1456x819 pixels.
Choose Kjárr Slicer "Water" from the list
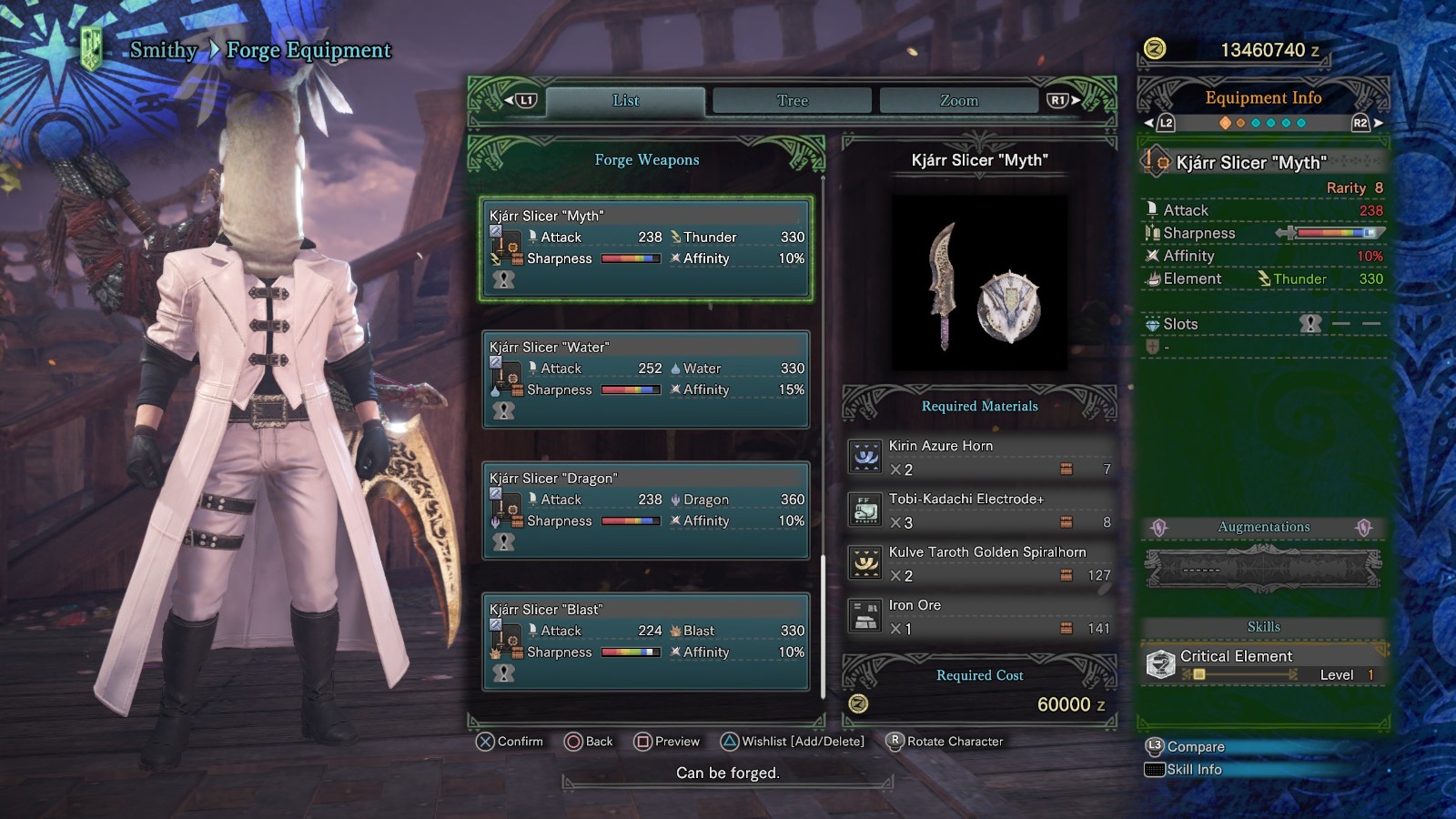tap(646, 379)
